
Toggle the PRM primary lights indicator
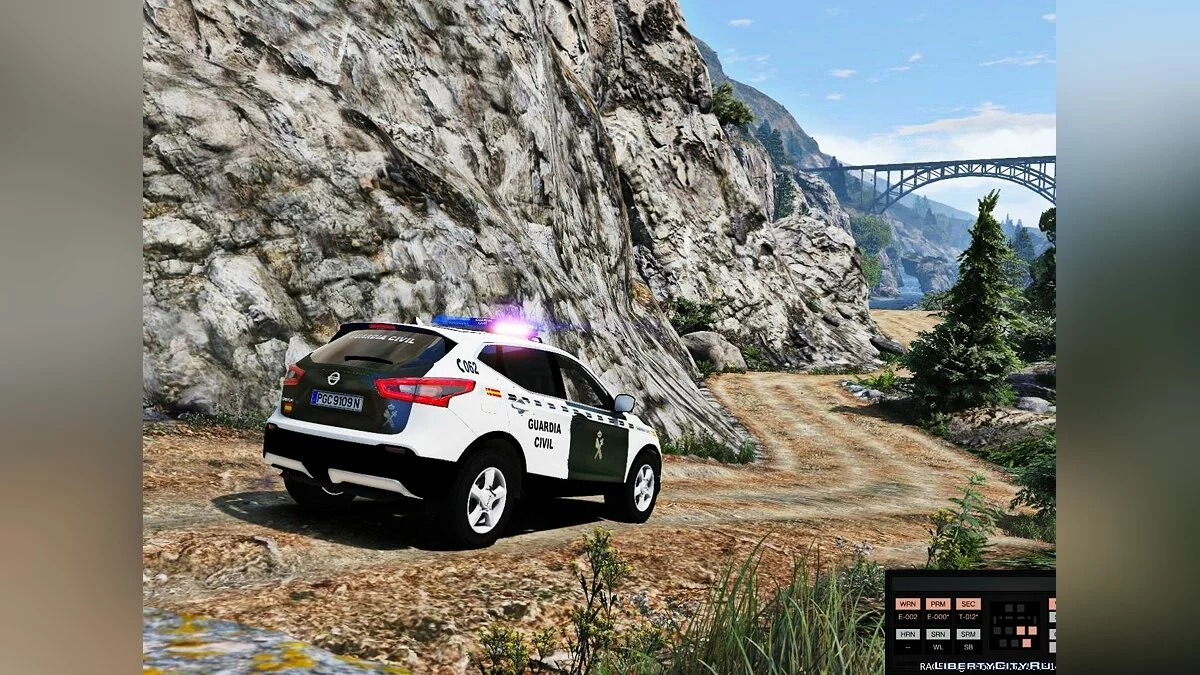(938, 604)
